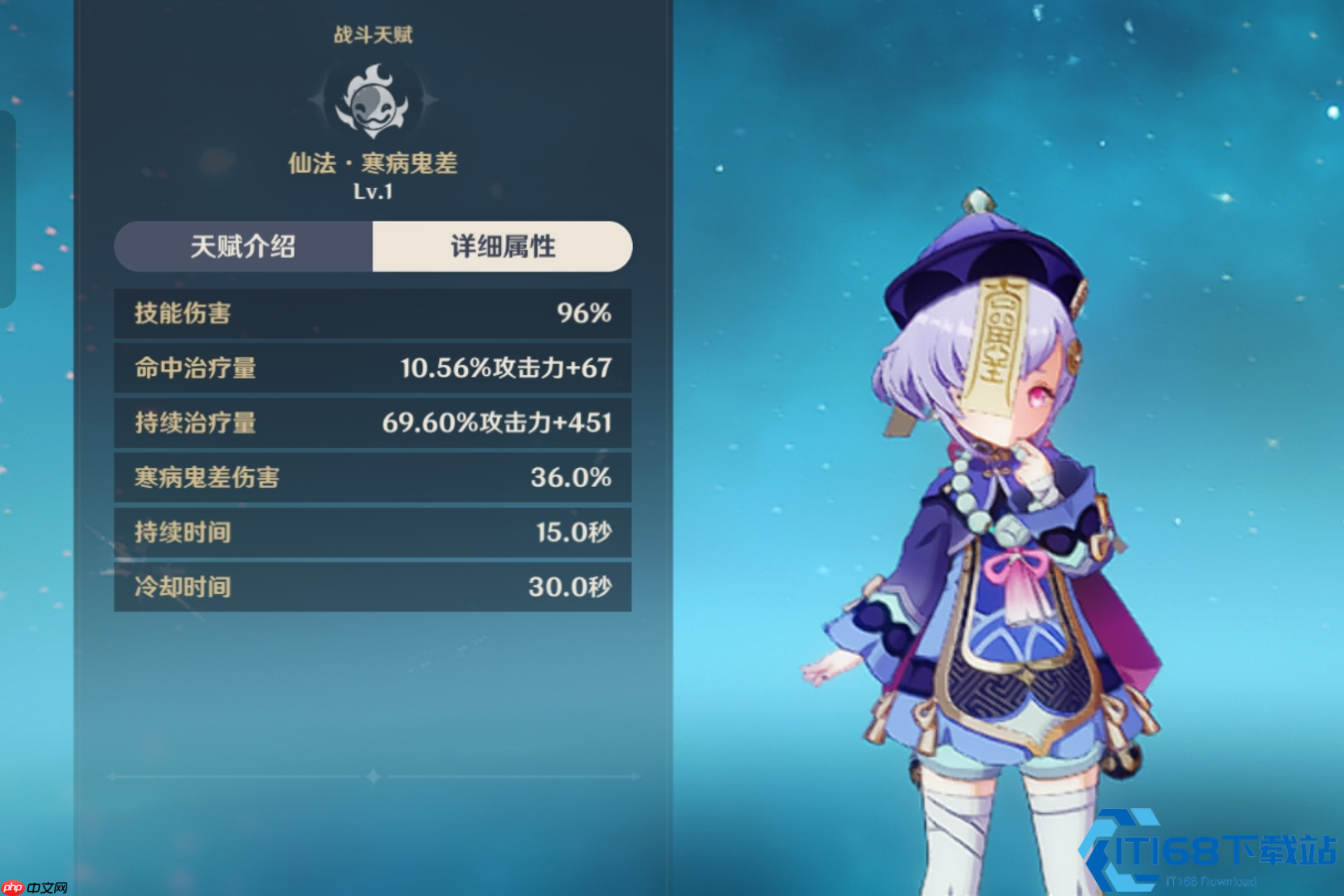Select the 技能伤害 96% stat row
This screenshot has width=1344, height=896.
point(373,314)
